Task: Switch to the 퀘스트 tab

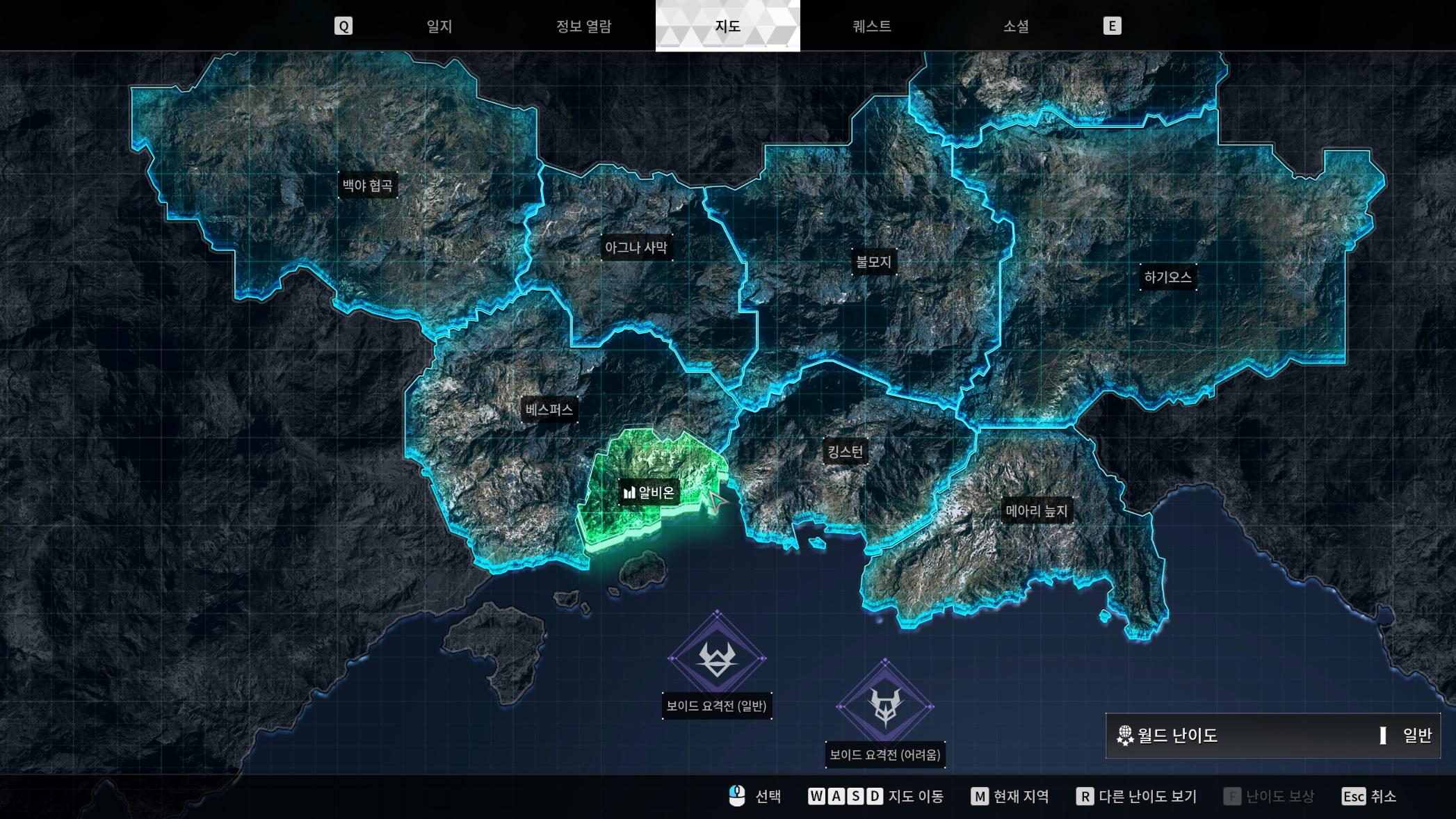Action: 871,26
